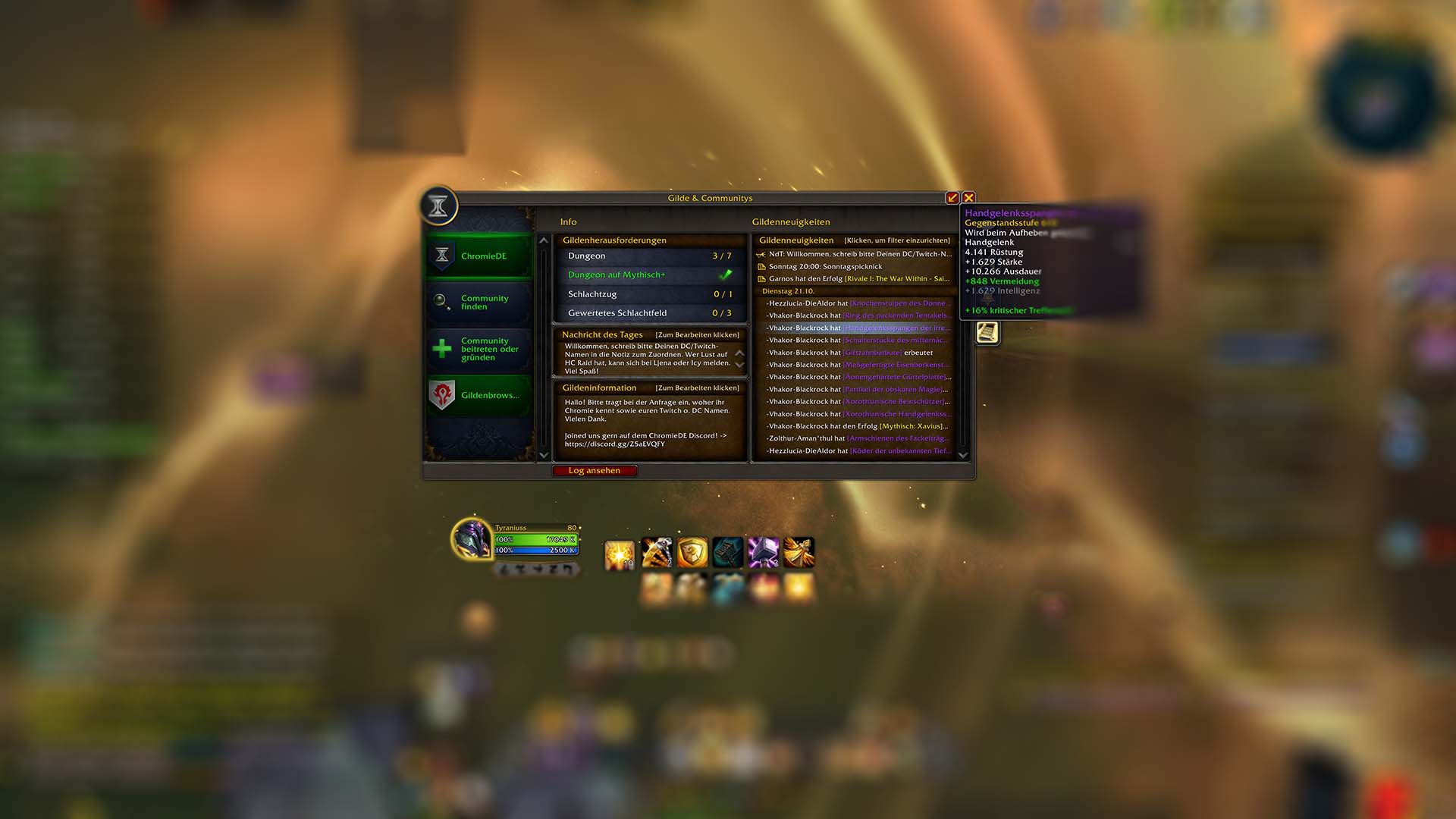The width and height of the screenshot is (1456, 819).
Task: Click the dark teal hammer ability icon
Action: tap(728, 552)
